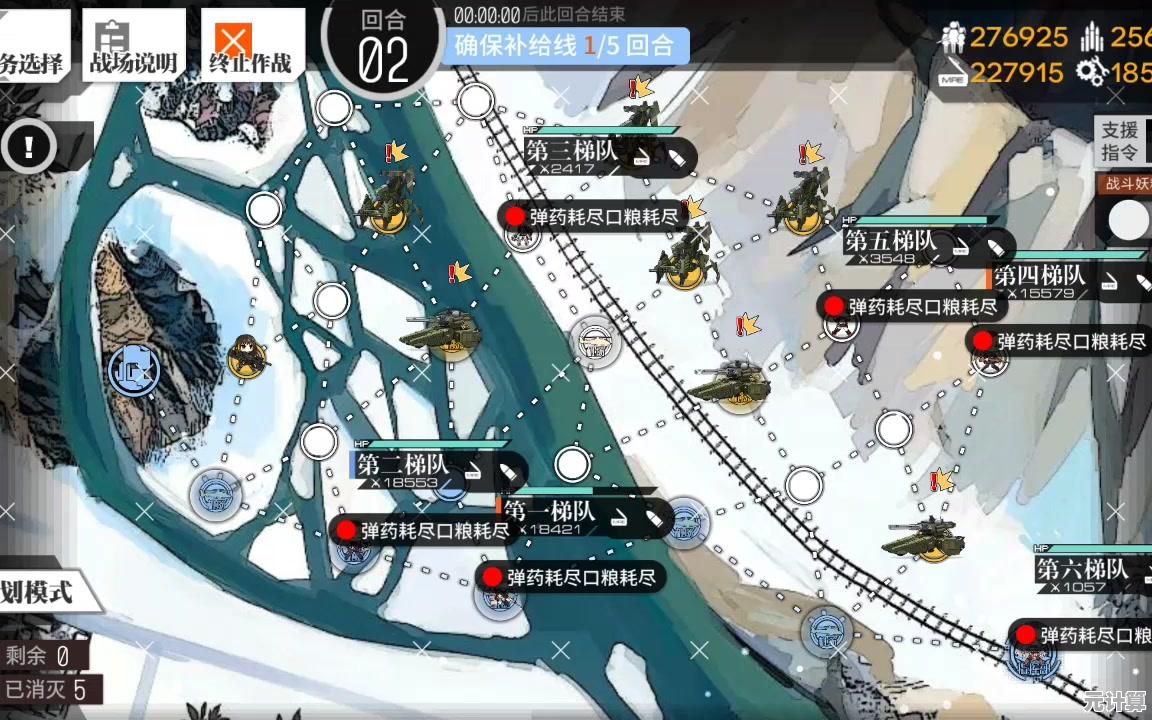The image size is (1152, 720).
Task: Click the 终止作战 abort mission button
Action: click(250, 45)
